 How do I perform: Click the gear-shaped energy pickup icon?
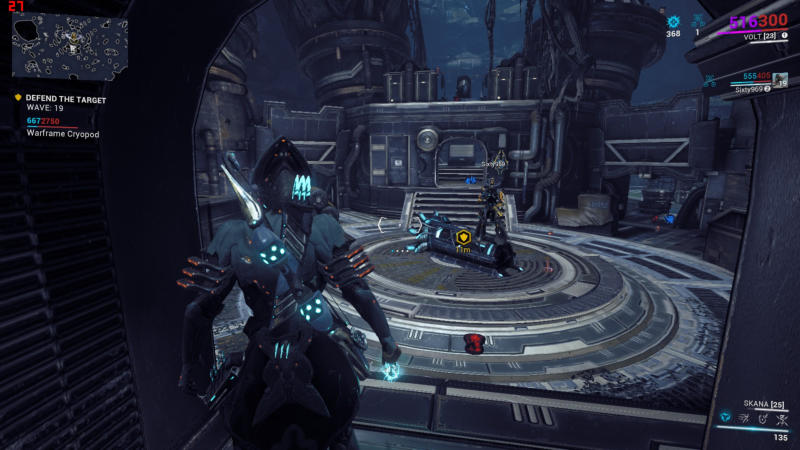coord(673,20)
